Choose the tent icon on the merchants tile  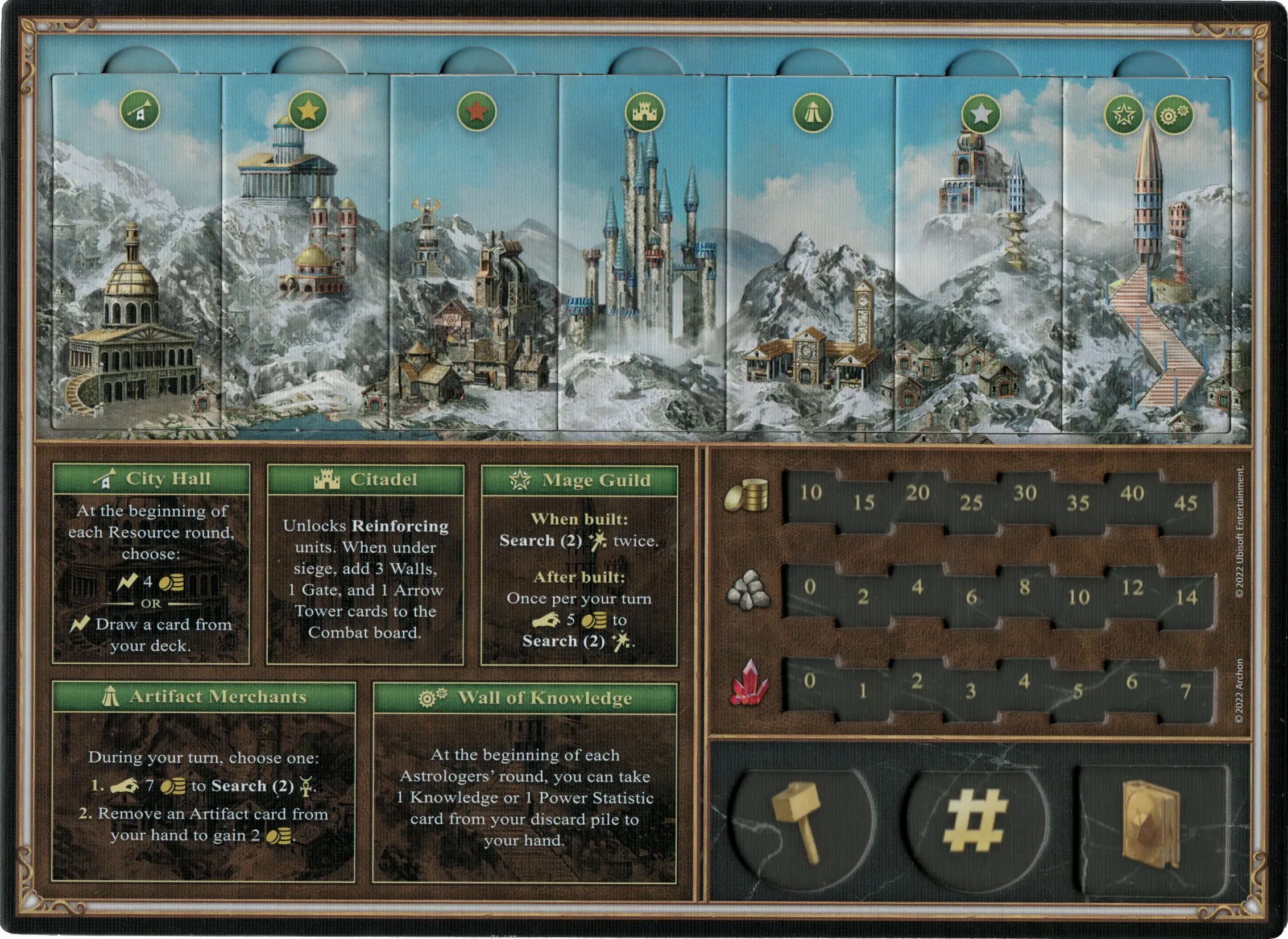pyautogui.click(x=813, y=113)
